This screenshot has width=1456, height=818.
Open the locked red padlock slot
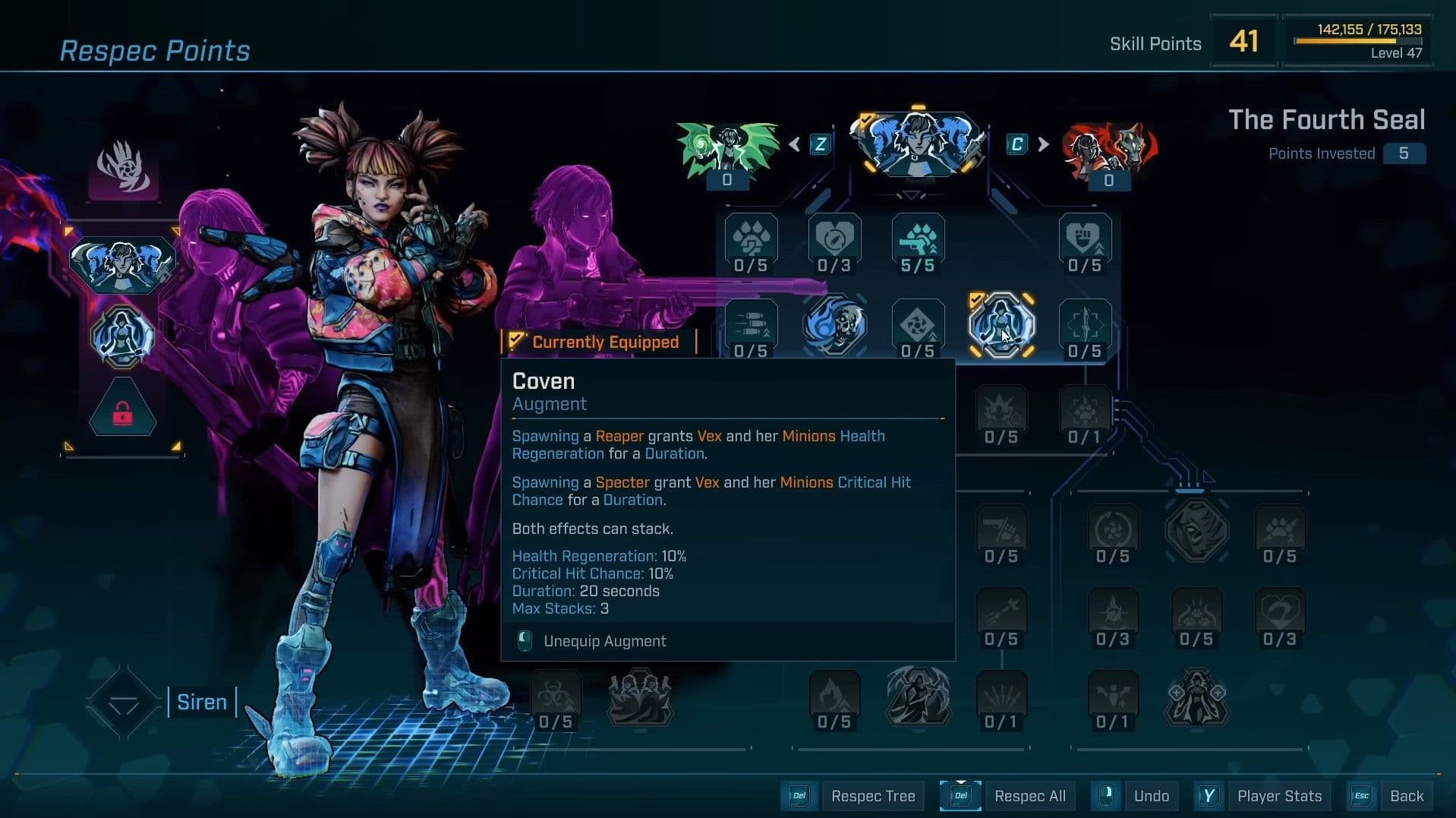pos(123,412)
